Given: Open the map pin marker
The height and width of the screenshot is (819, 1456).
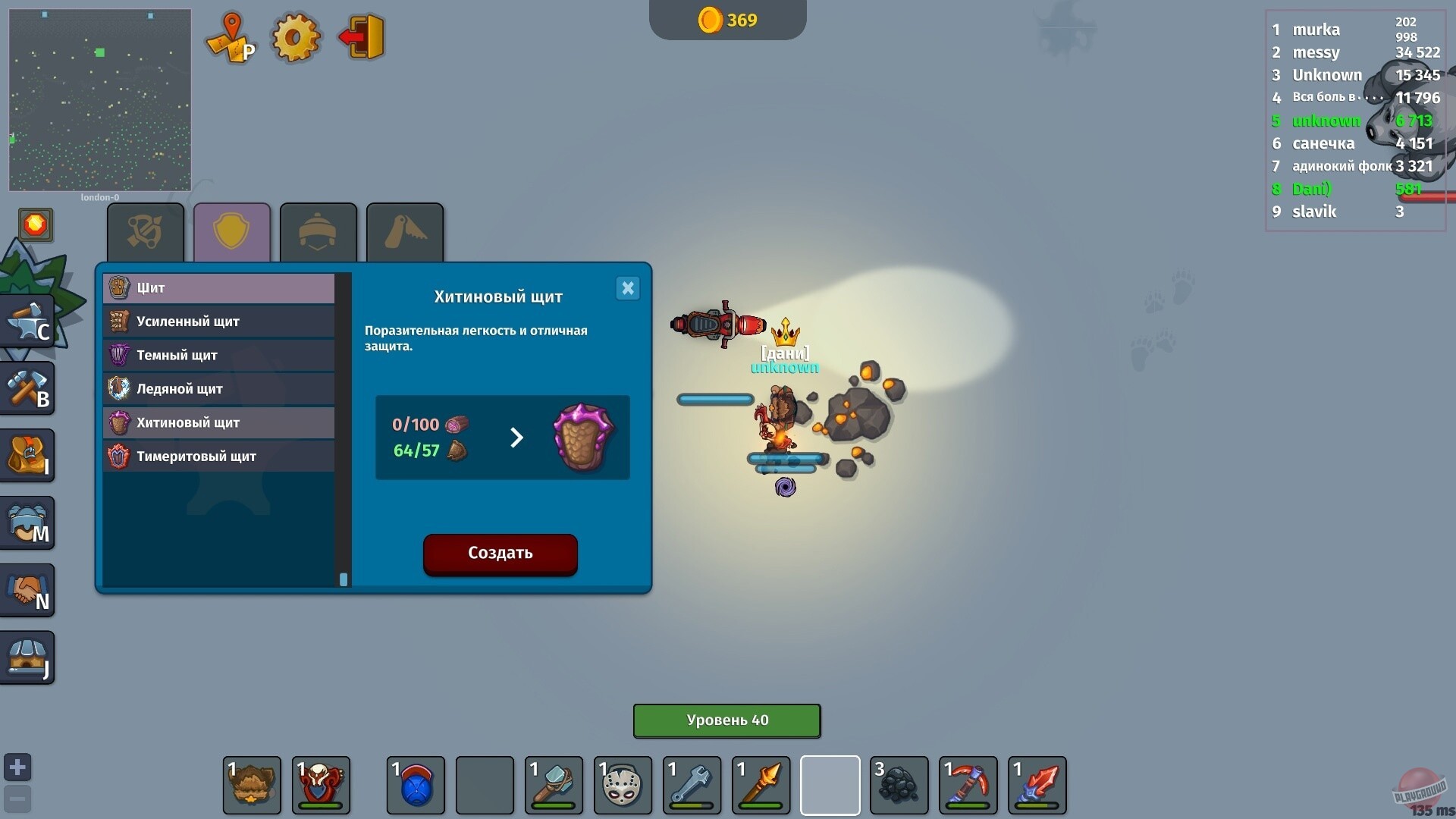Looking at the screenshot, I should (x=231, y=36).
